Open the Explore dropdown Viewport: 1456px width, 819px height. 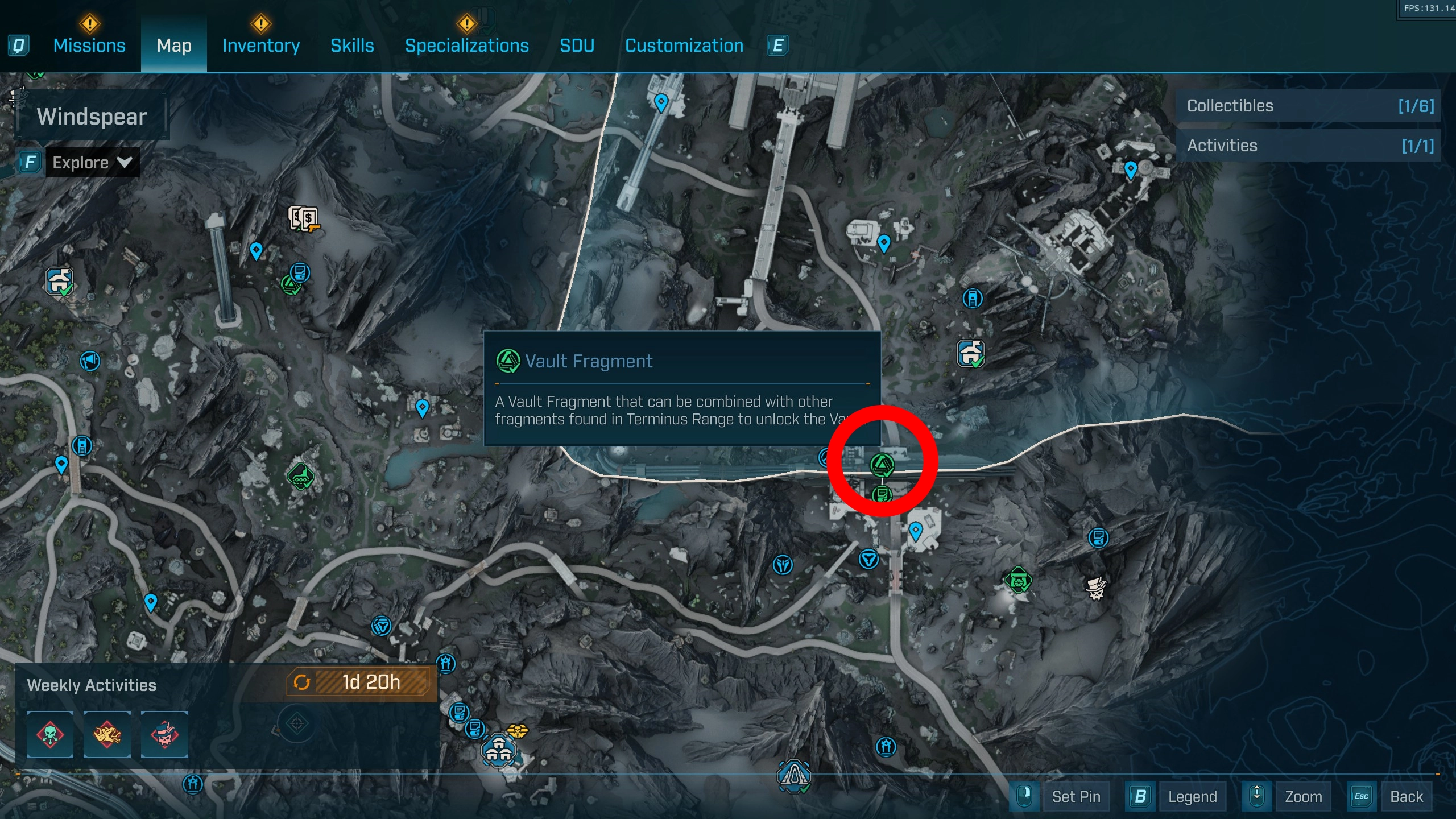point(91,162)
